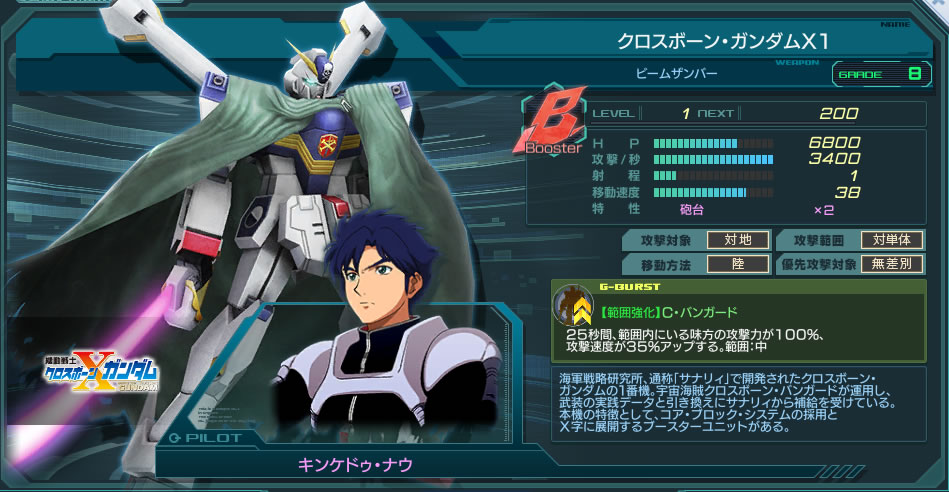The width and height of the screenshot is (949, 492).
Task: Click the red Booster type emblem
Action: (552, 125)
